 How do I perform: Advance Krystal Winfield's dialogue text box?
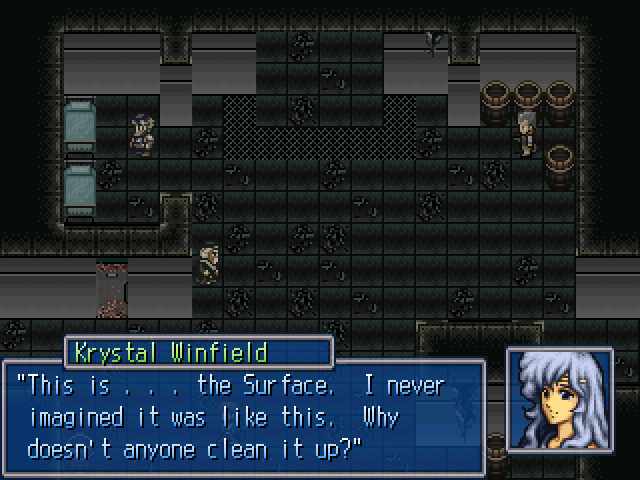(x=245, y=415)
